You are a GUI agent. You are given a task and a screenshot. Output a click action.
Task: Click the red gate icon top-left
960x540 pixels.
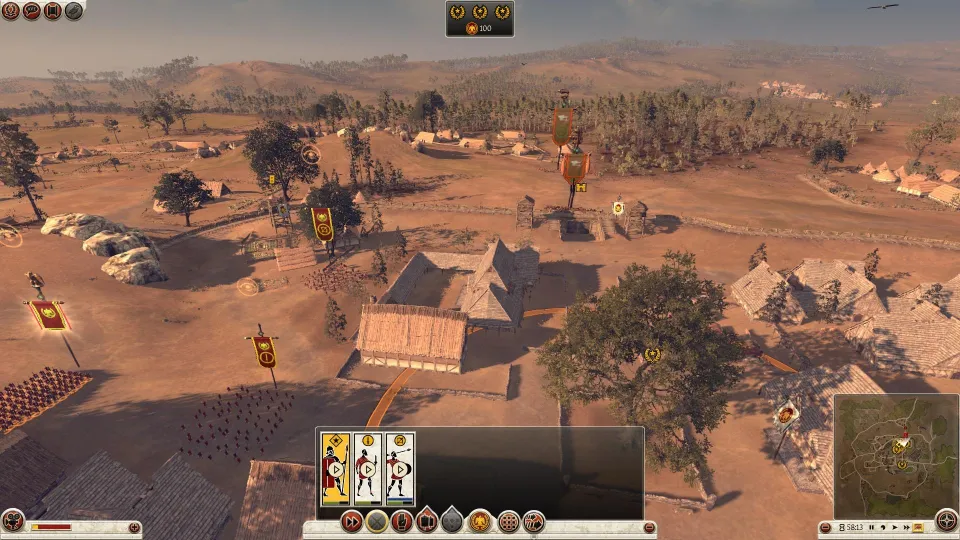(52, 11)
